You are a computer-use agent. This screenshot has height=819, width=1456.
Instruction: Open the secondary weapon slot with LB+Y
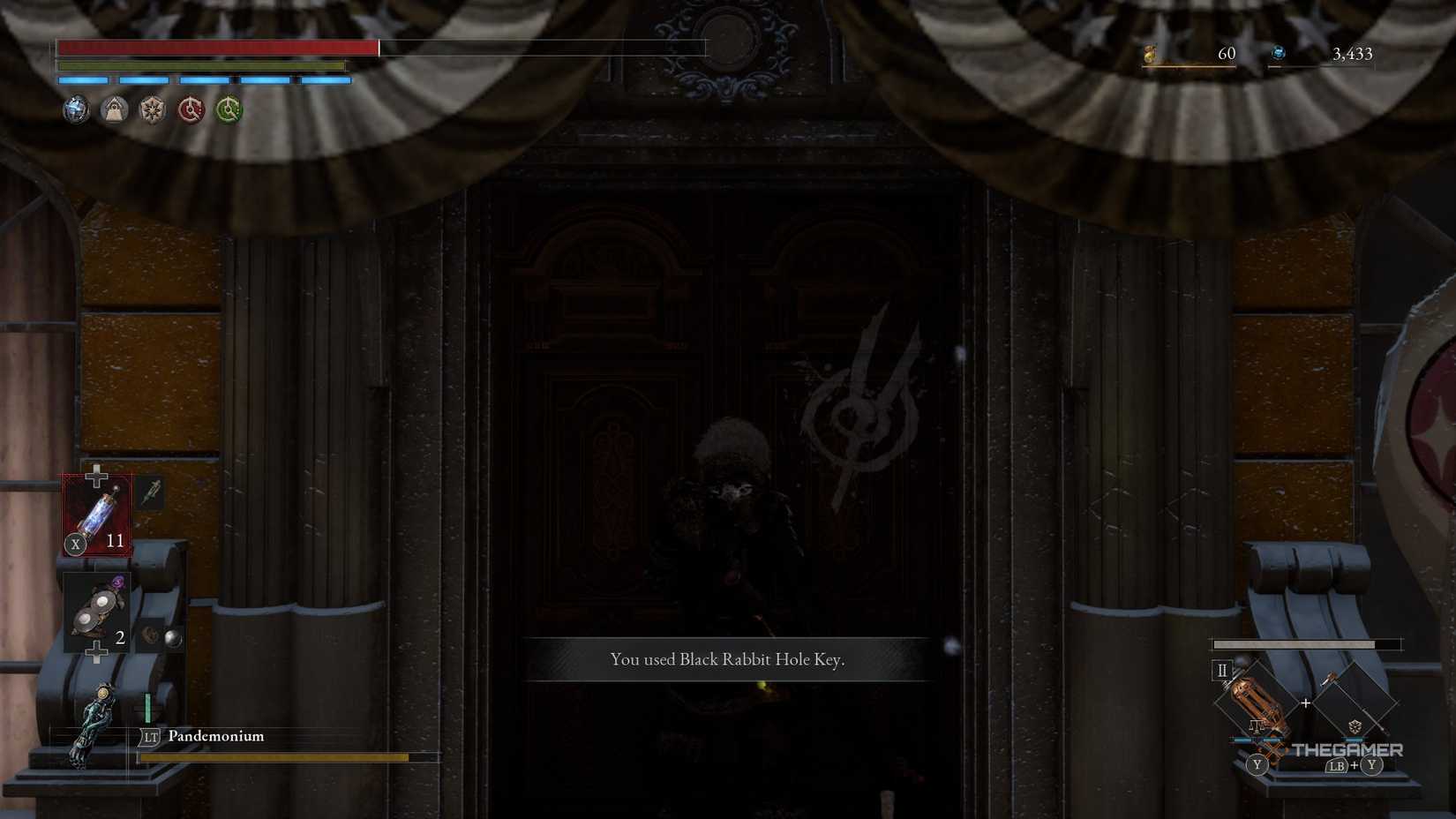[x=1355, y=703]
